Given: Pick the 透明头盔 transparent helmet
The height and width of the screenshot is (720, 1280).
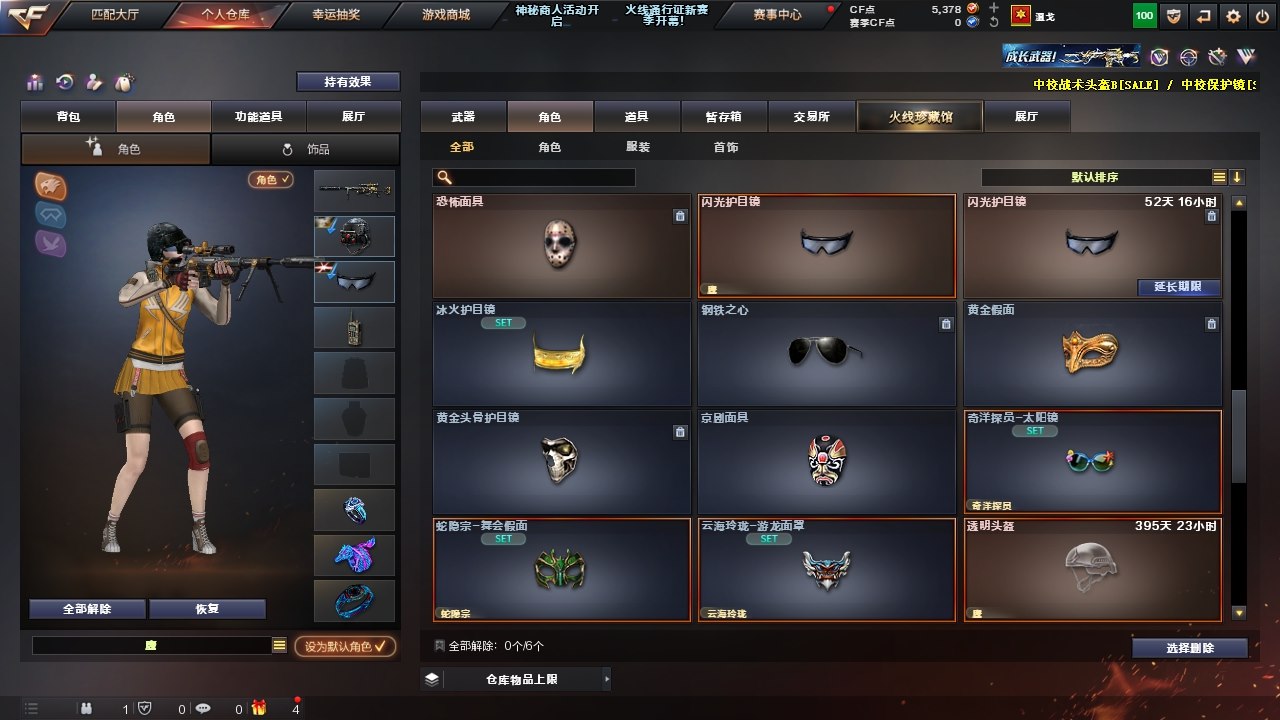Looking at the screenshot, I should (1091, 569).
